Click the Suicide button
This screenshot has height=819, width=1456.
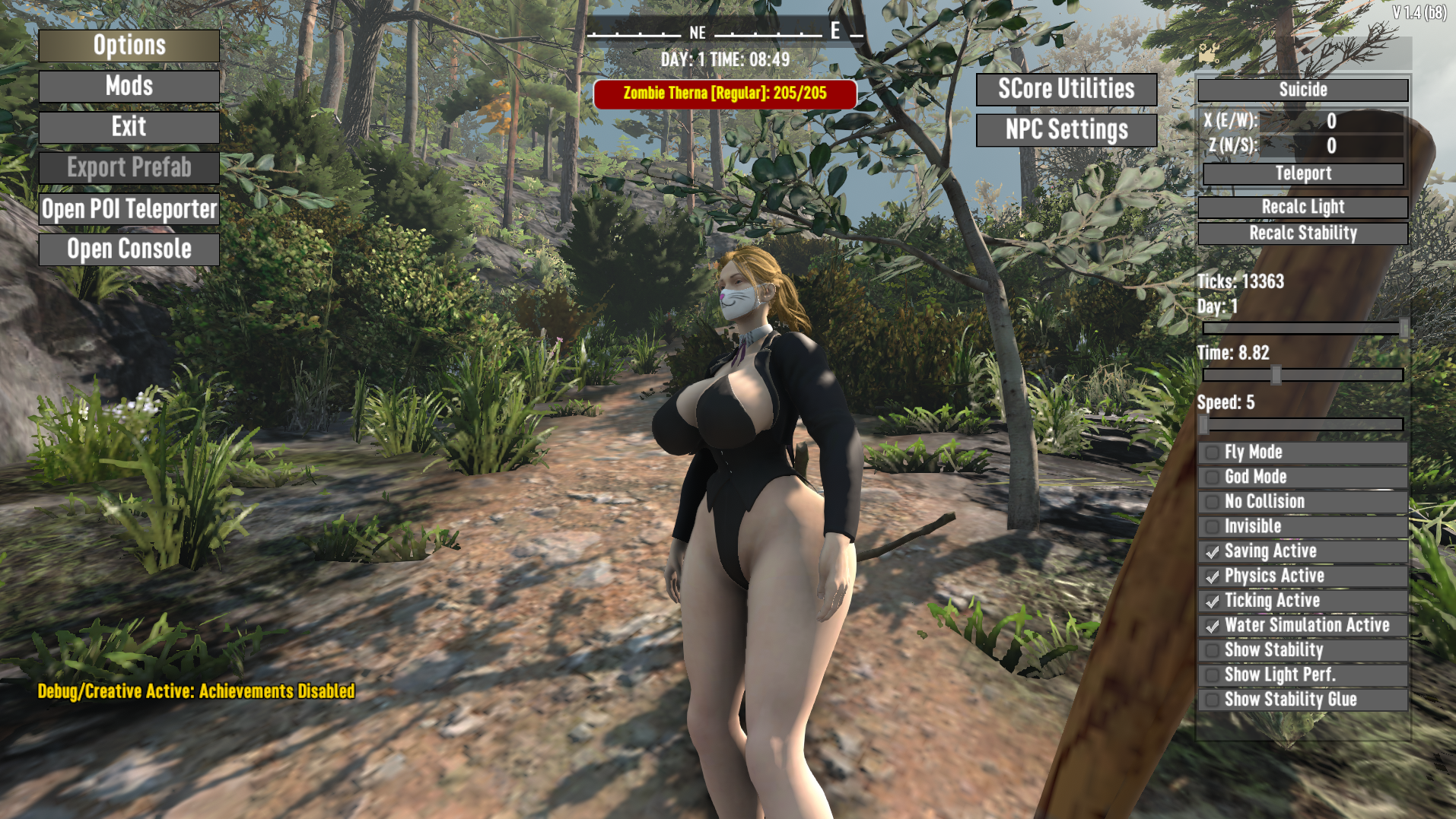(1302, 90)
